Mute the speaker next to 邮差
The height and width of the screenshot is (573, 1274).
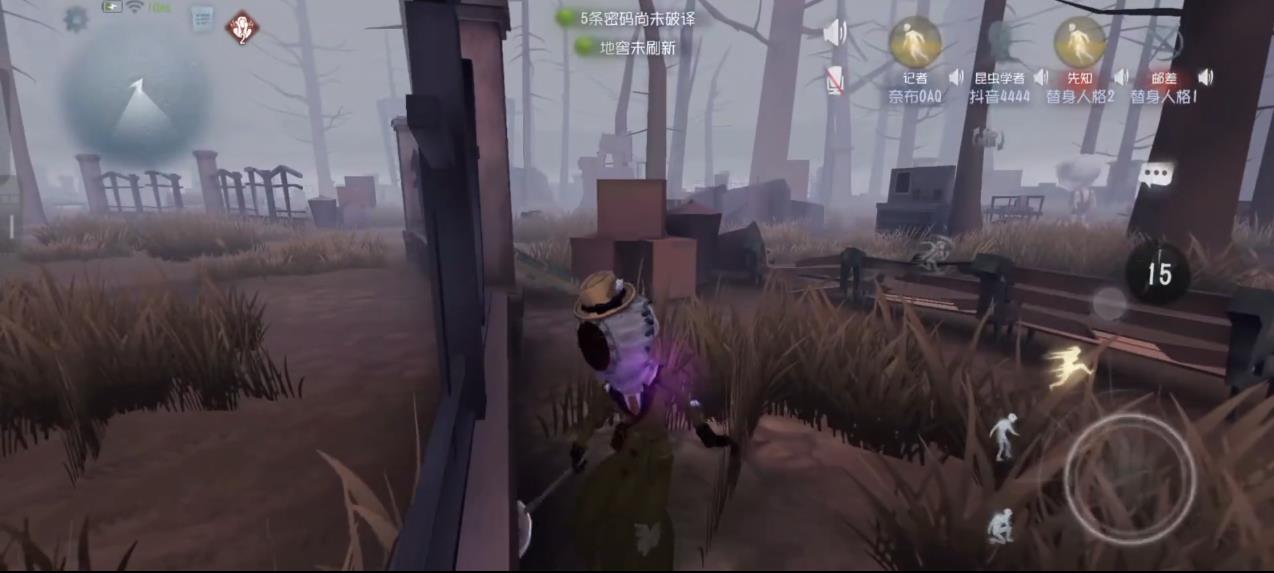(x=1205, y=77)
